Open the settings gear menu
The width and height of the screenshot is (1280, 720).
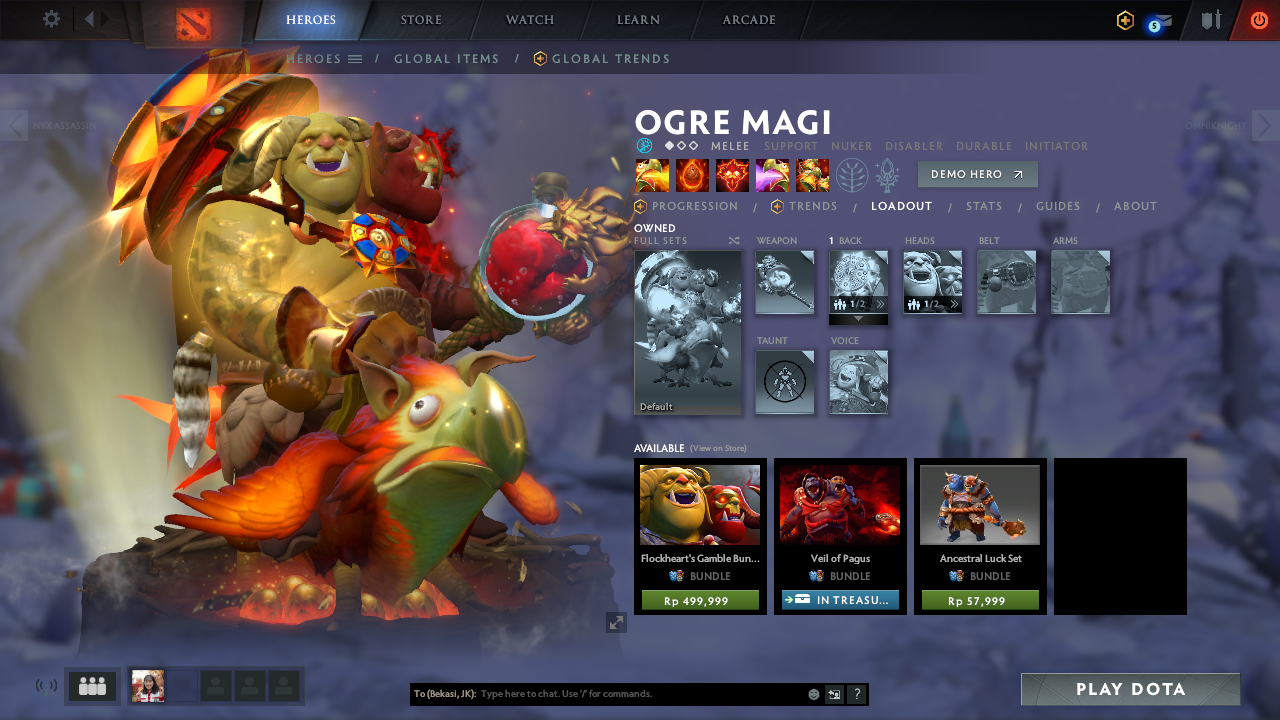click(x=51, y=19)
